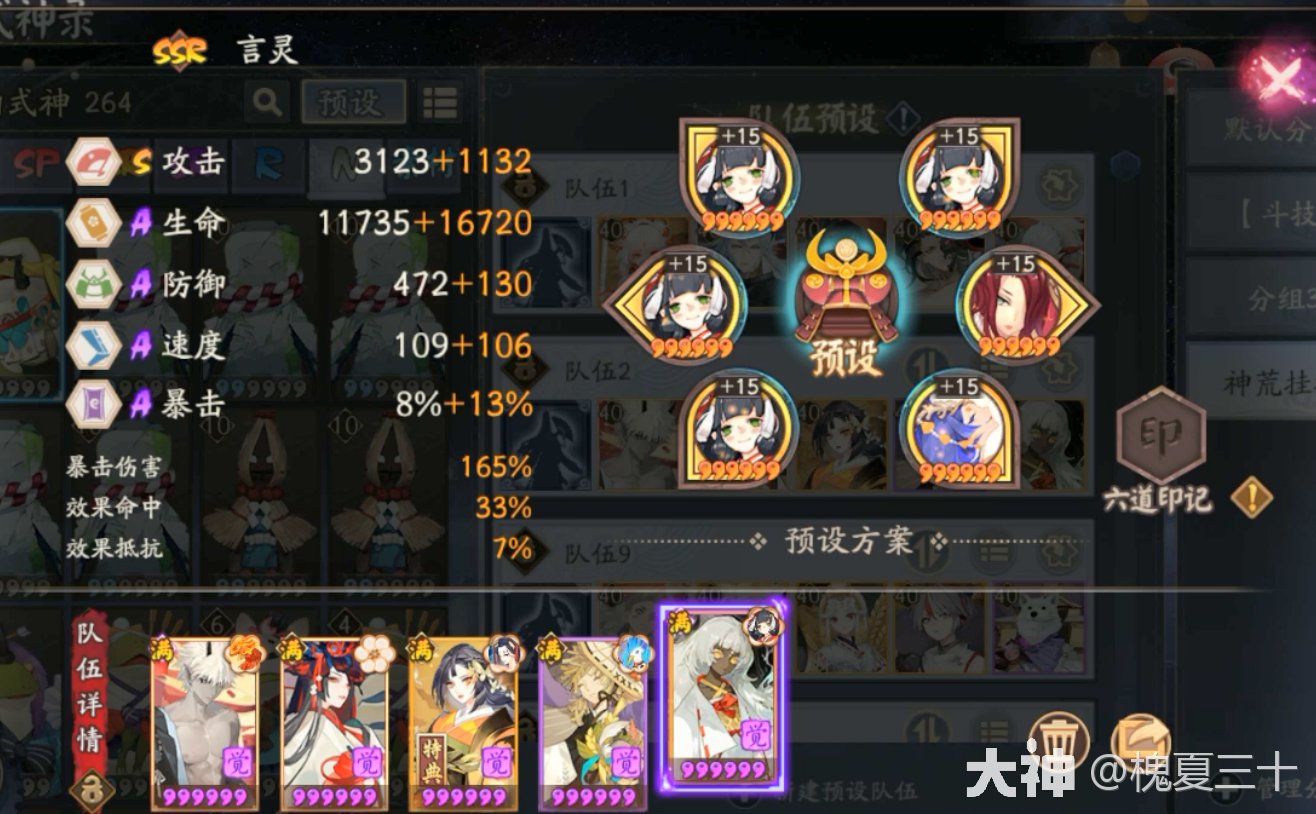The width and height of the screenshot is (1316, 814).
Task: Open the 预设 helmet preset button
Action: pos(846,303)
